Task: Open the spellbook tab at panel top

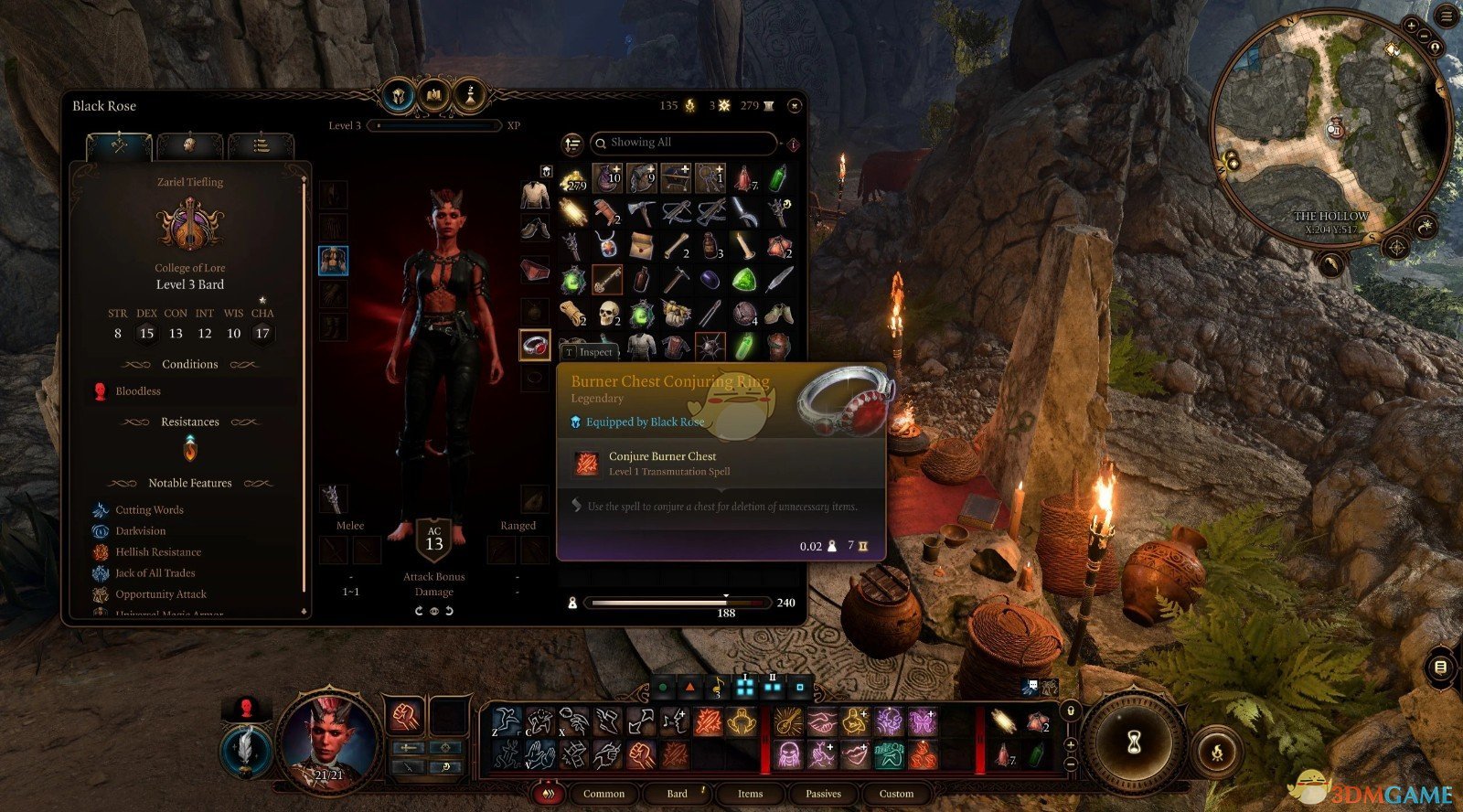Action: tap(434, 94)
